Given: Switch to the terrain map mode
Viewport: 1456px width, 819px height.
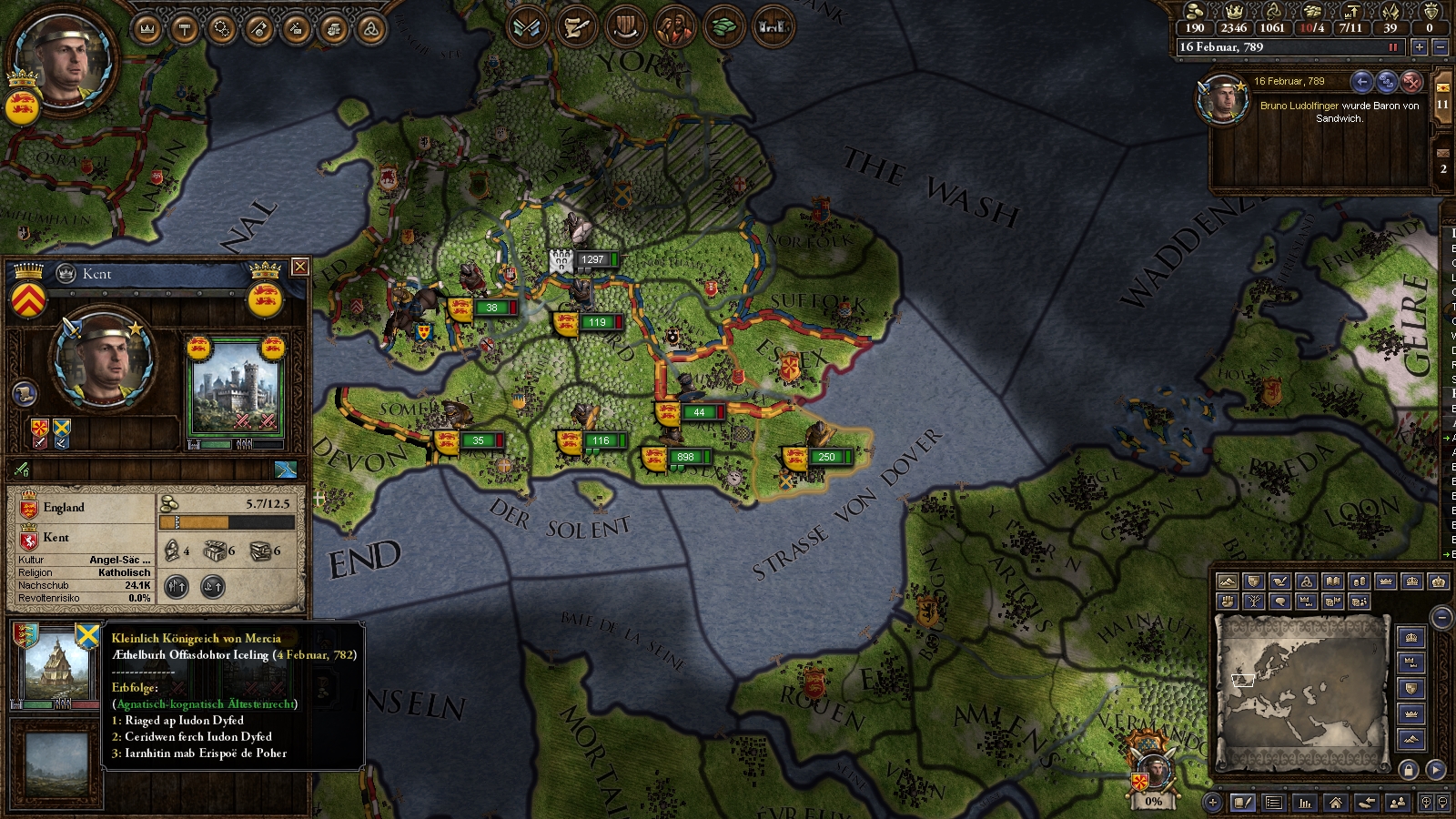Looking at the screenshot, I should 1227,581.
